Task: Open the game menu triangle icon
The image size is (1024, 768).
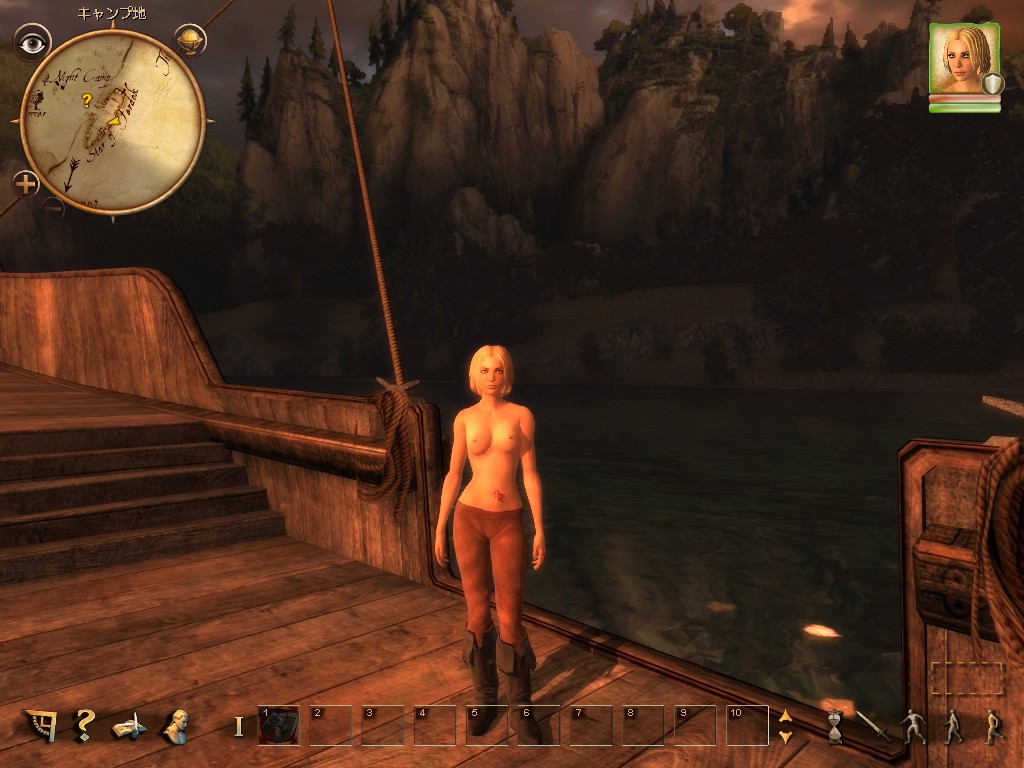Action: click(40, 725)
